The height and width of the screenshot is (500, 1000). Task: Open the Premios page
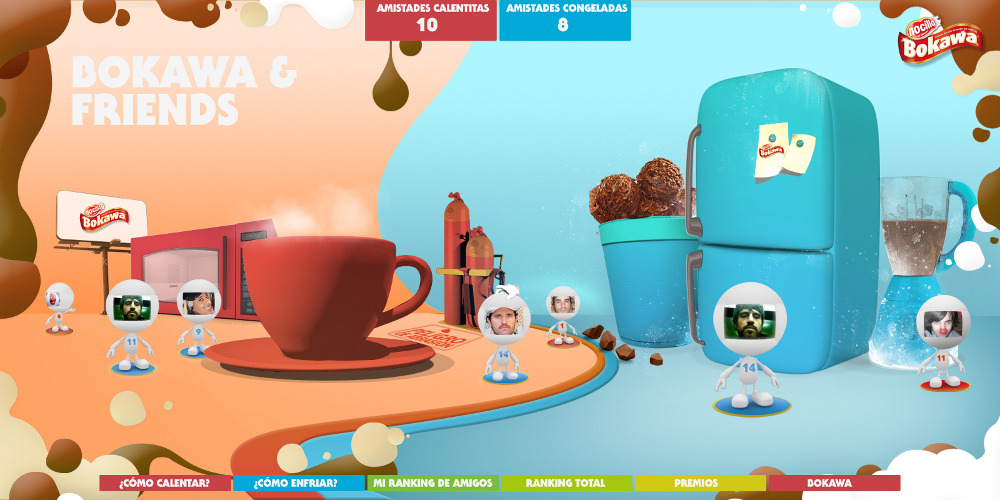coord(699,483)
